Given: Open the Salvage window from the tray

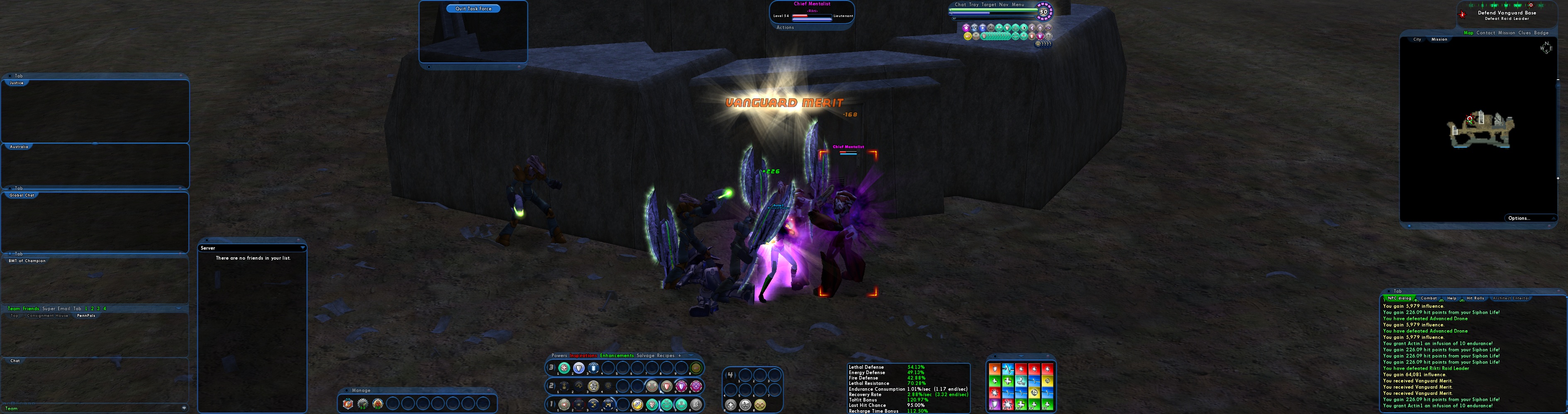Looking at the screenshot, I should pos(645,356).
